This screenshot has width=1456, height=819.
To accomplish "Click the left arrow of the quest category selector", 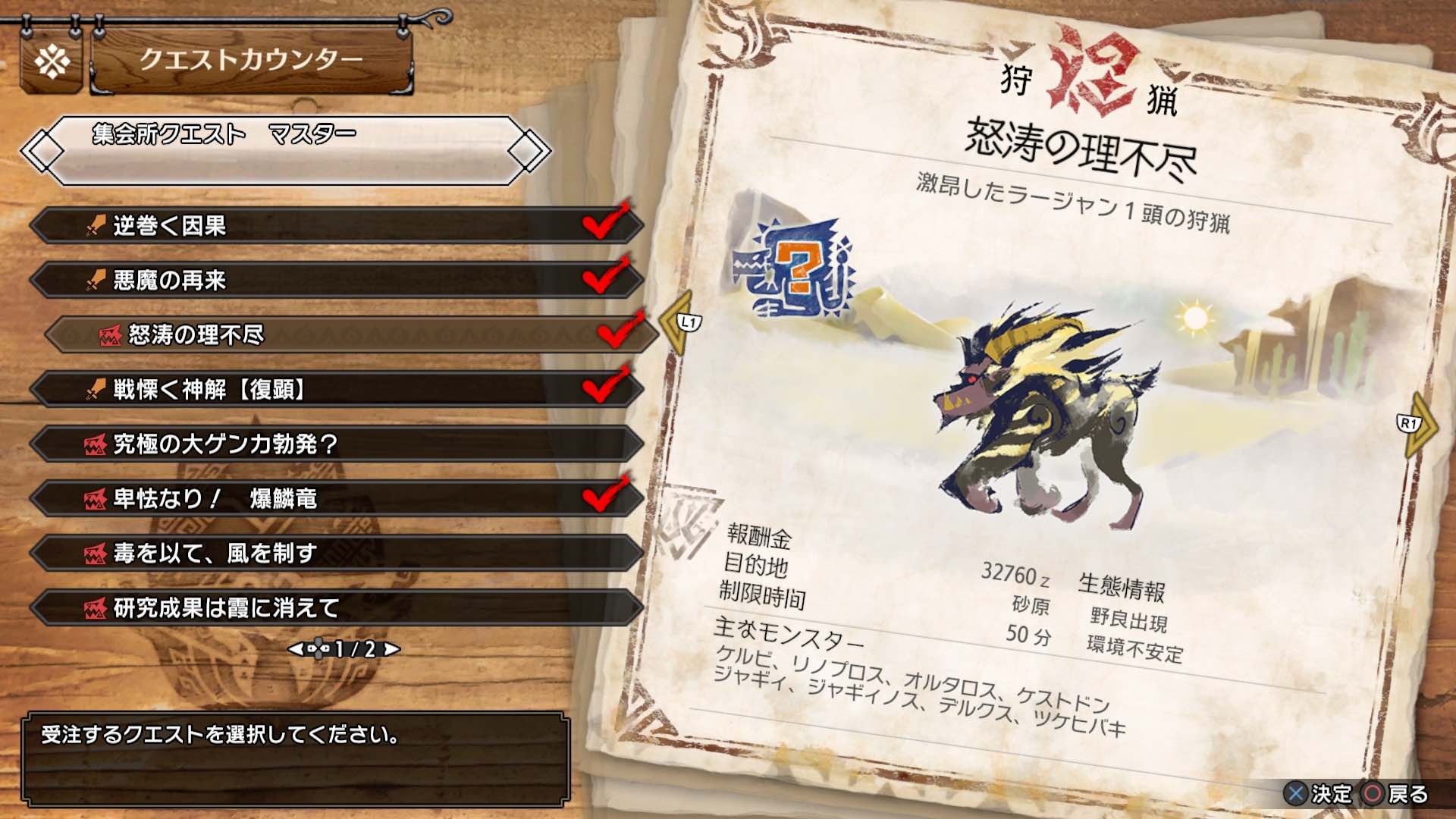I will pyautogui.click(x=43, y=152).
